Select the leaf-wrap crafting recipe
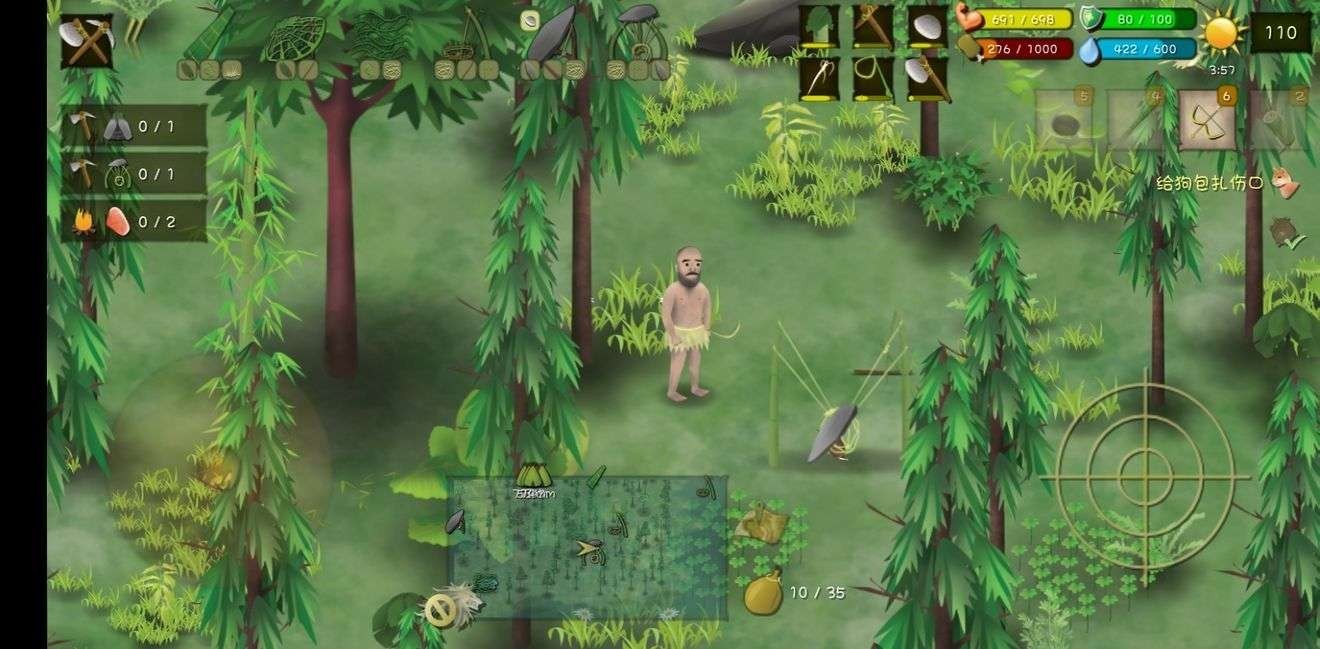Screen dimensions: 1320x649 tap(211, 38)
